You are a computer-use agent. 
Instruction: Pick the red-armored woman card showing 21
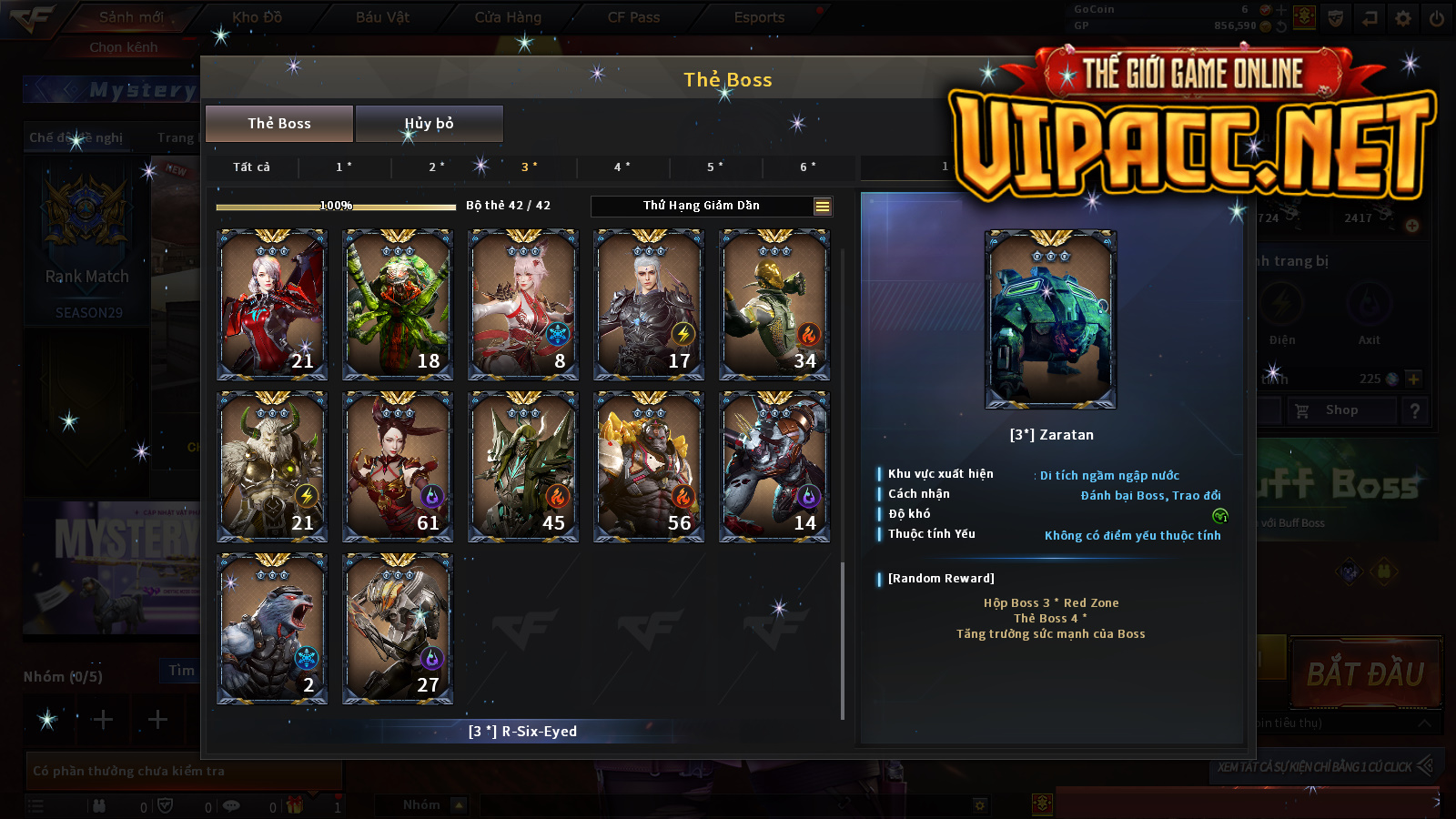coord(272,305)
